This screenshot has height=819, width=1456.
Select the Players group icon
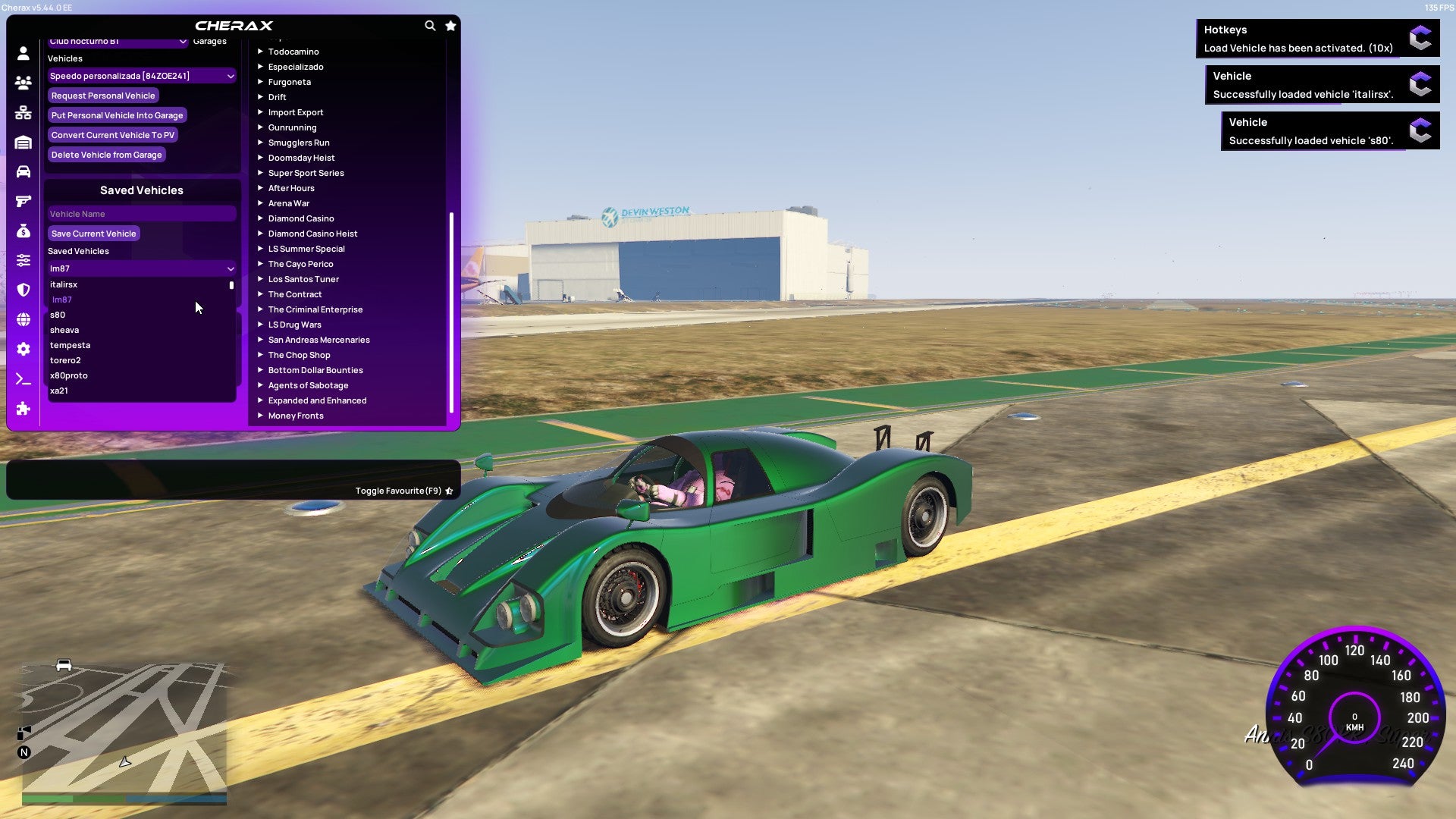[23, 83]
